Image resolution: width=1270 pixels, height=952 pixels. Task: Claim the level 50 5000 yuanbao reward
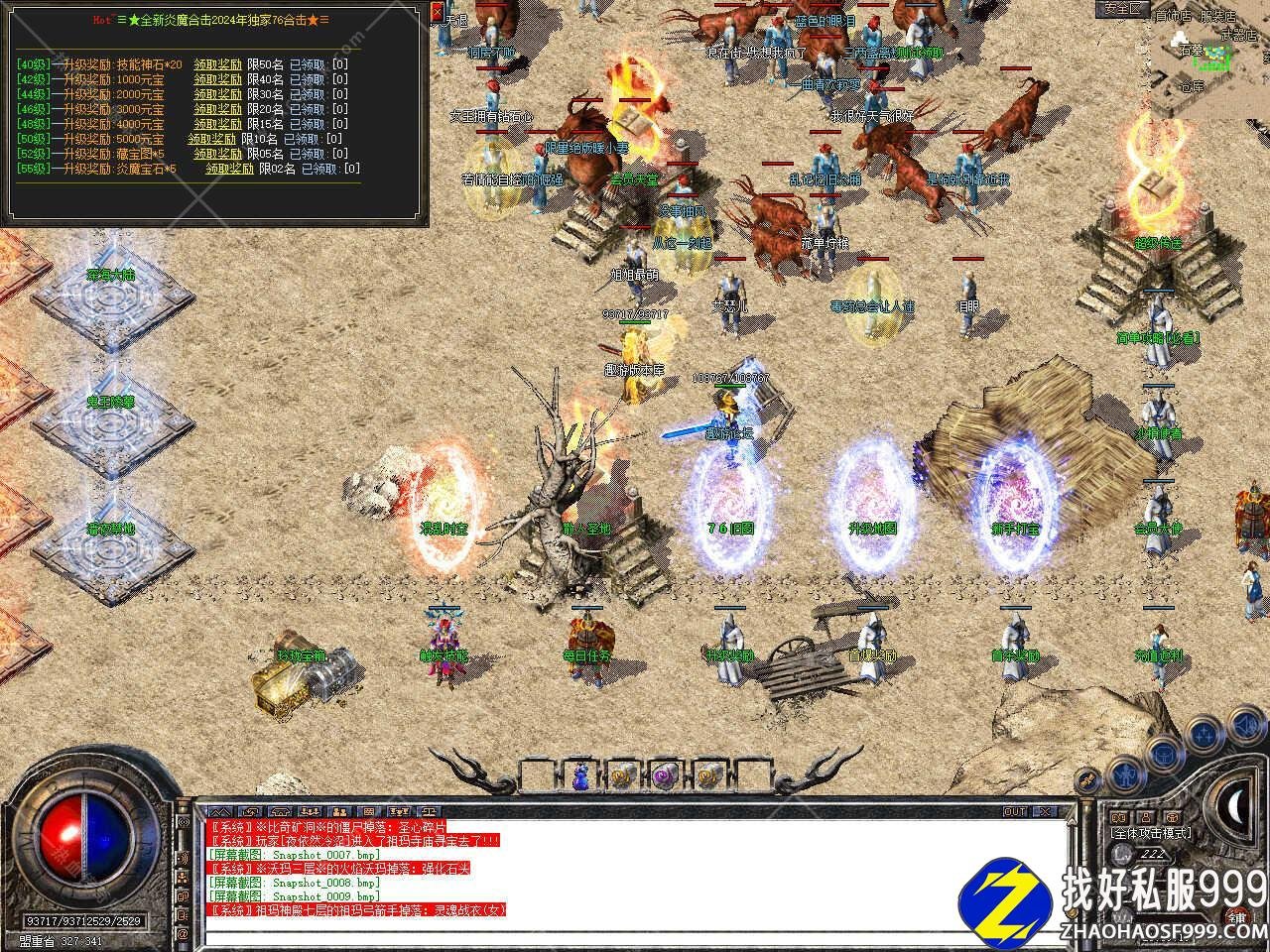click(212, 139)
